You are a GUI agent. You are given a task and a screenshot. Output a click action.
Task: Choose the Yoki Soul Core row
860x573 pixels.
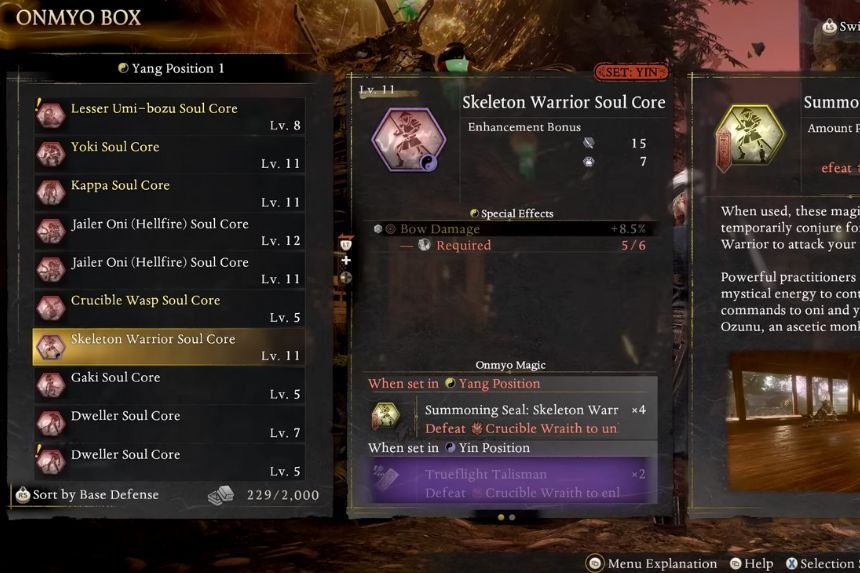[x=168, y=154]
